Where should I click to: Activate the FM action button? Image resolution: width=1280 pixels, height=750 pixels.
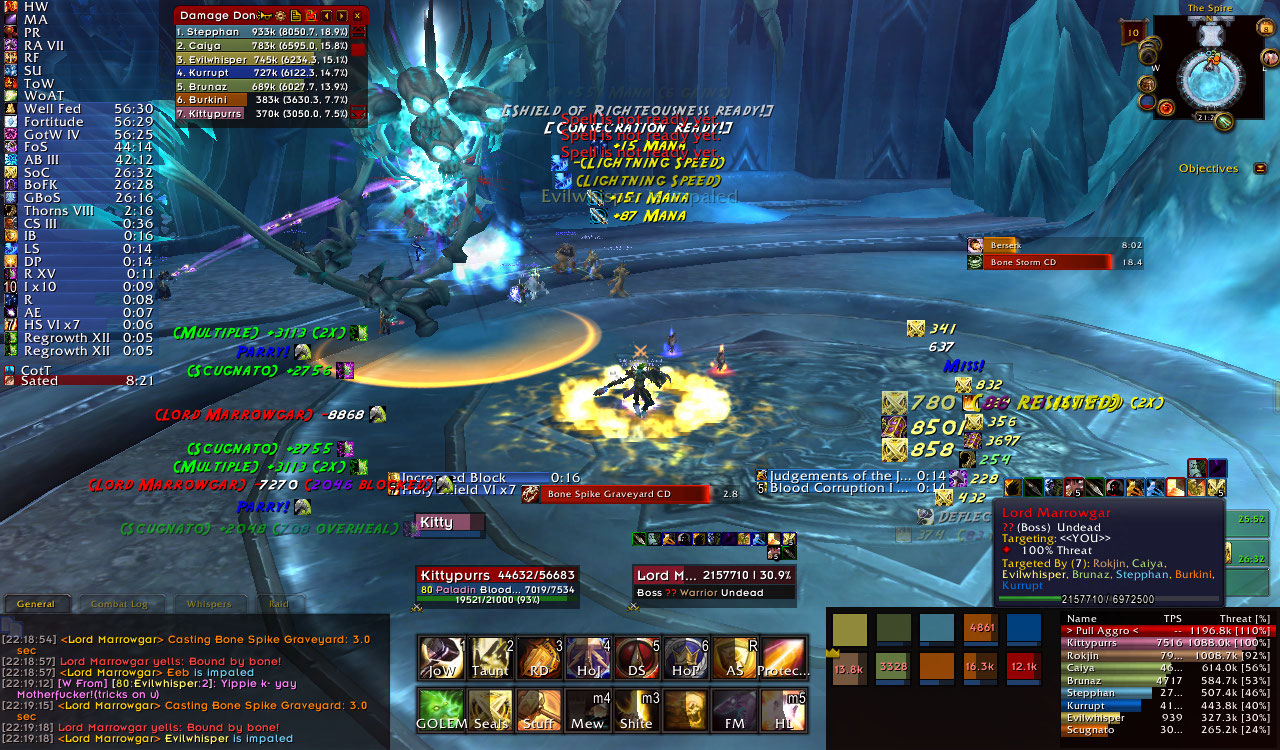733,709
